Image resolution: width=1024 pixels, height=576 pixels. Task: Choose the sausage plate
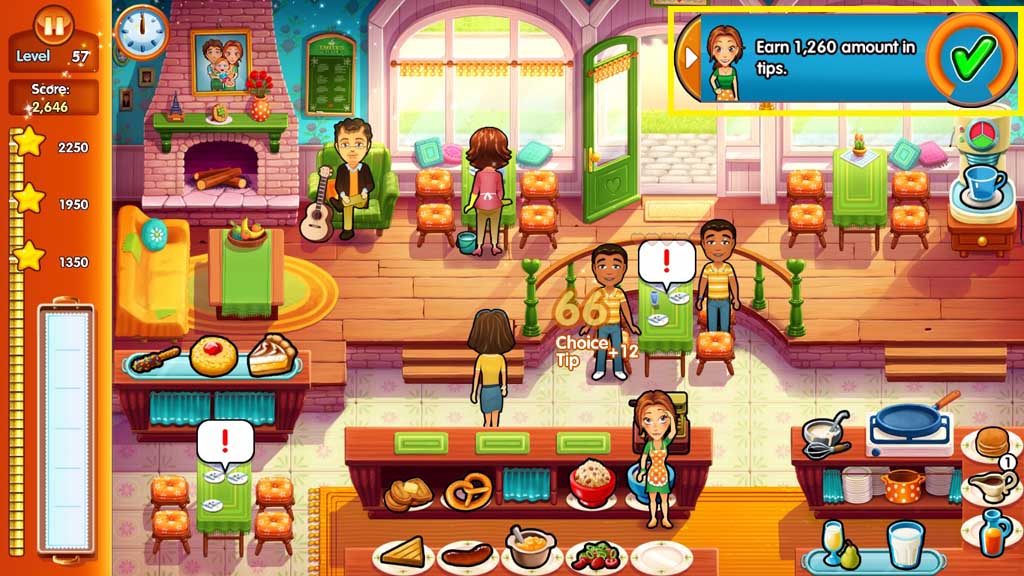tap(467, 554)
